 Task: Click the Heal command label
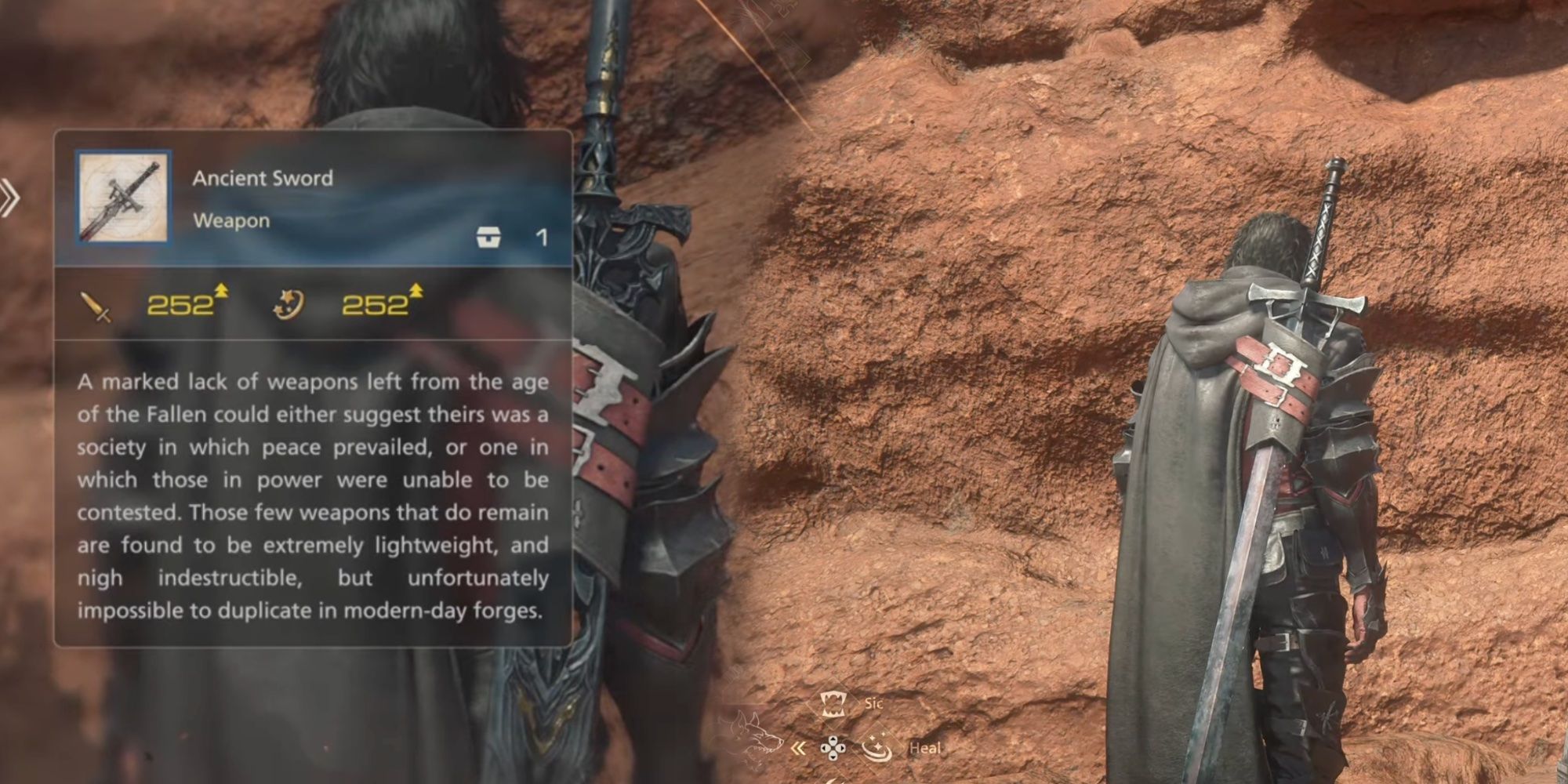927,748
